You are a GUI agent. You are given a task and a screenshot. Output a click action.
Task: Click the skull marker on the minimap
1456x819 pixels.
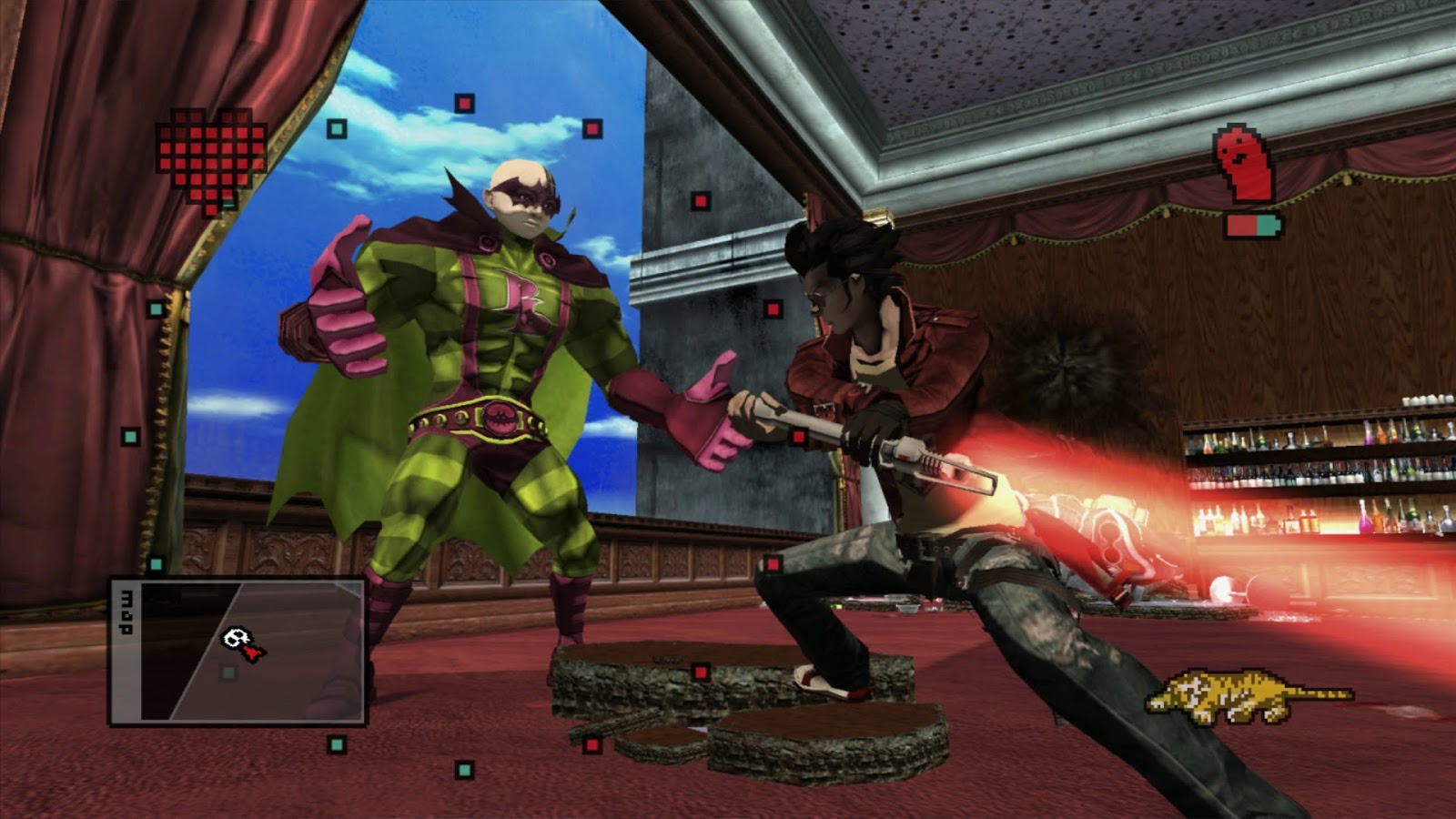tap(236, 637)
